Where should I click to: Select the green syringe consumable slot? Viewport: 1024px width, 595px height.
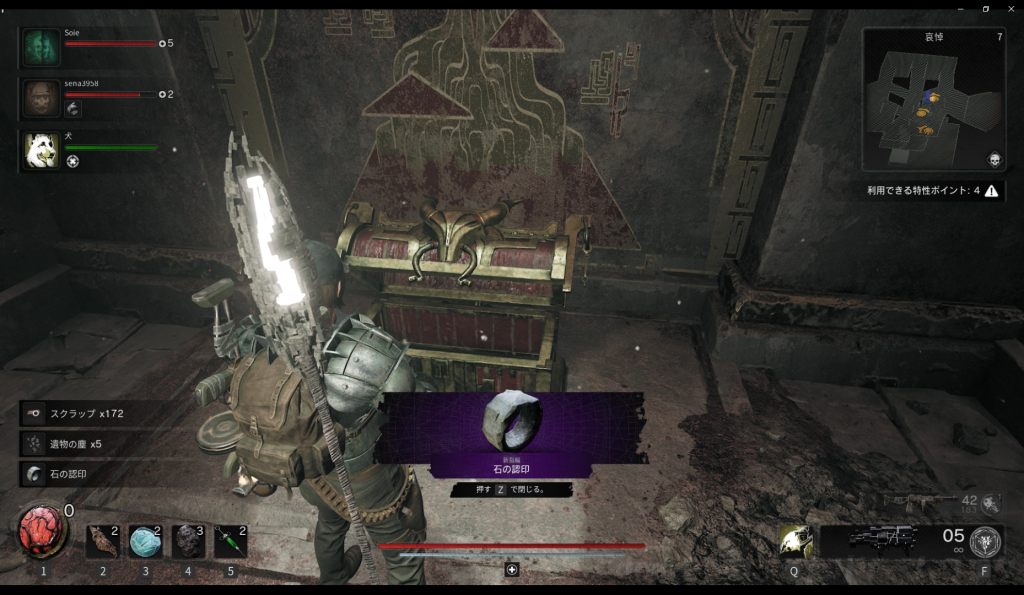(230, 541)
